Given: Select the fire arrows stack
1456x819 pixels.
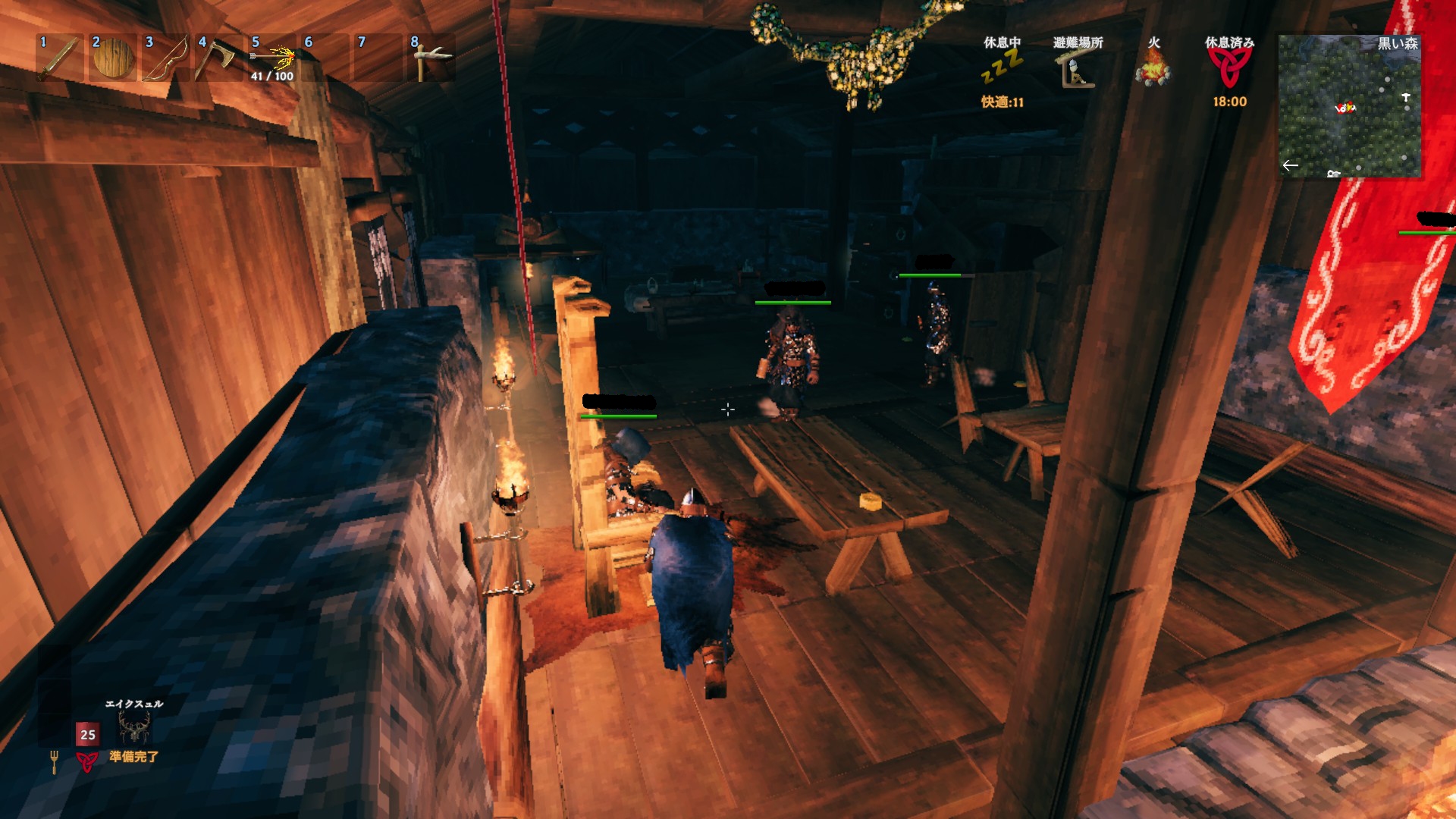Looking at the screenshot, I should point(273,58).
